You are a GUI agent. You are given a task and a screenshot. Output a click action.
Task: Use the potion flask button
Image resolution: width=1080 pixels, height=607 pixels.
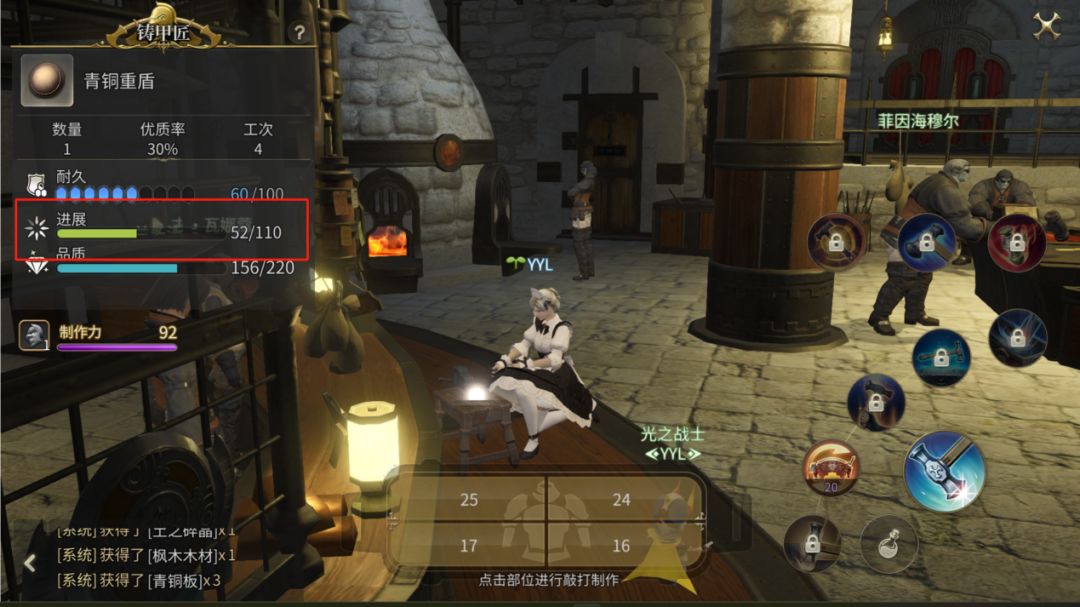(x=888, y=544)
